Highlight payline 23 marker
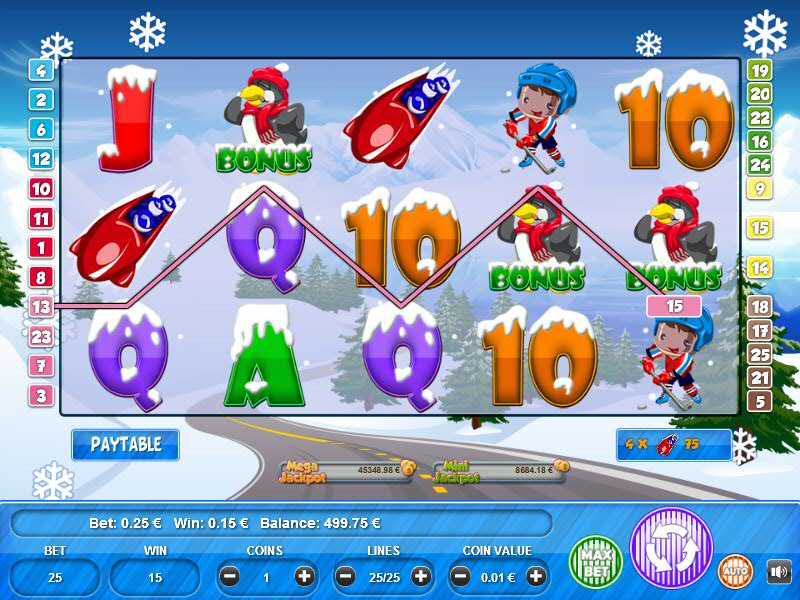The image size is (800, 600). point(41,337)
